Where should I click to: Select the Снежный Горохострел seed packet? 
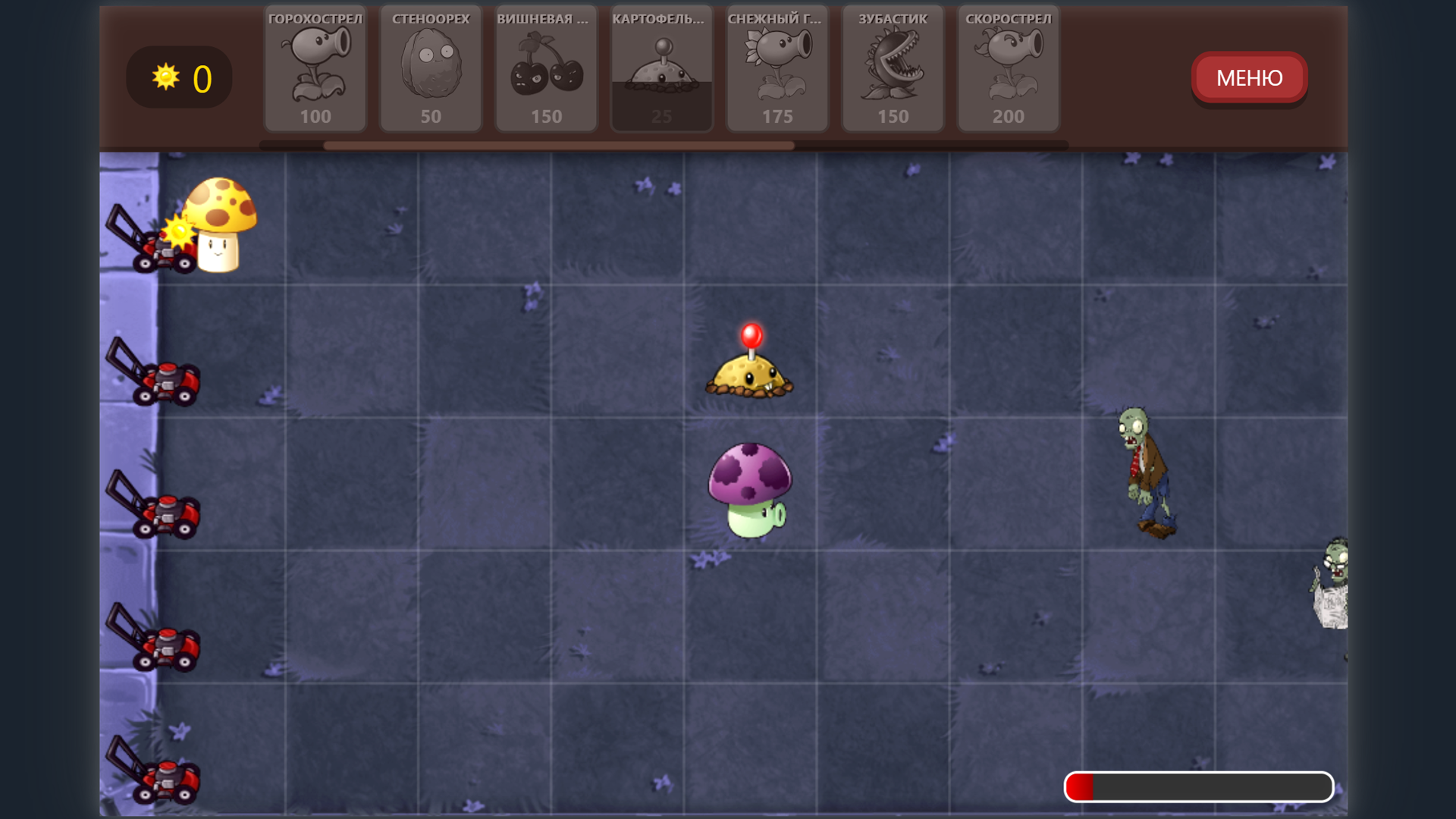[x=777, y=68]
